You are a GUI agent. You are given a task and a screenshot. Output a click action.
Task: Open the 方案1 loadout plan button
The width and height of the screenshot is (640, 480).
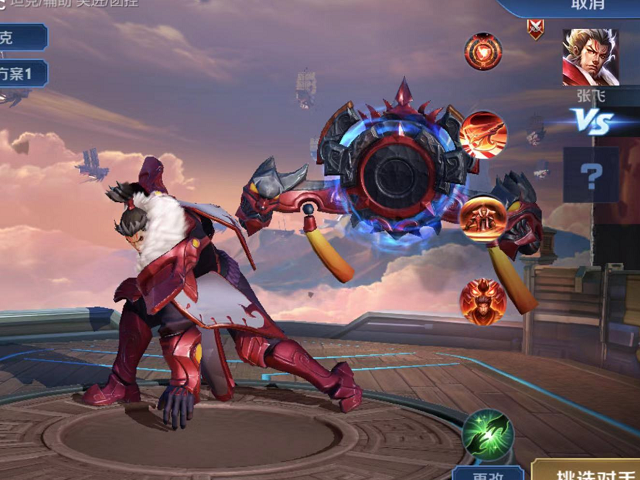[x=22, y=73]
